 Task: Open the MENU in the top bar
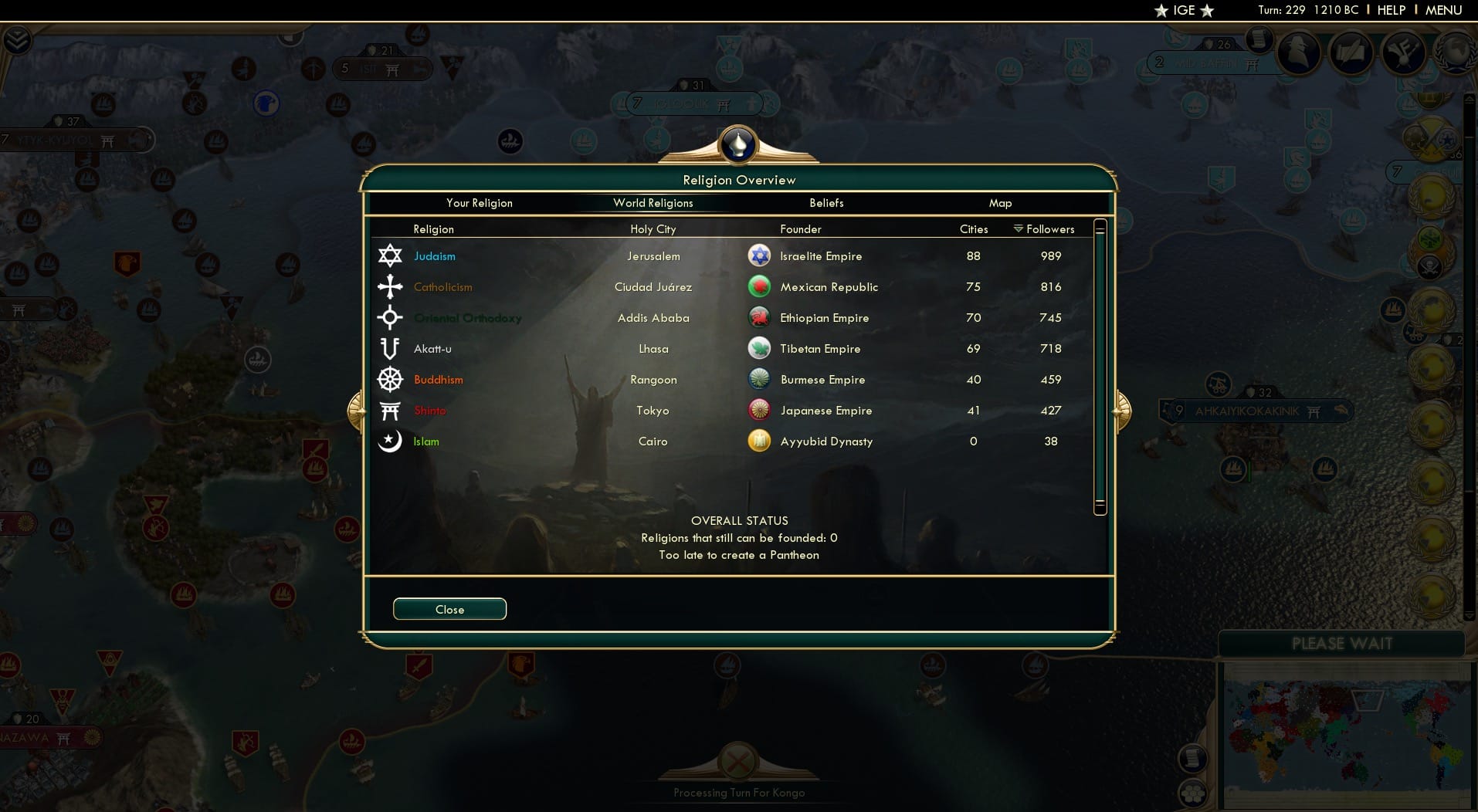coord(1446,10)
